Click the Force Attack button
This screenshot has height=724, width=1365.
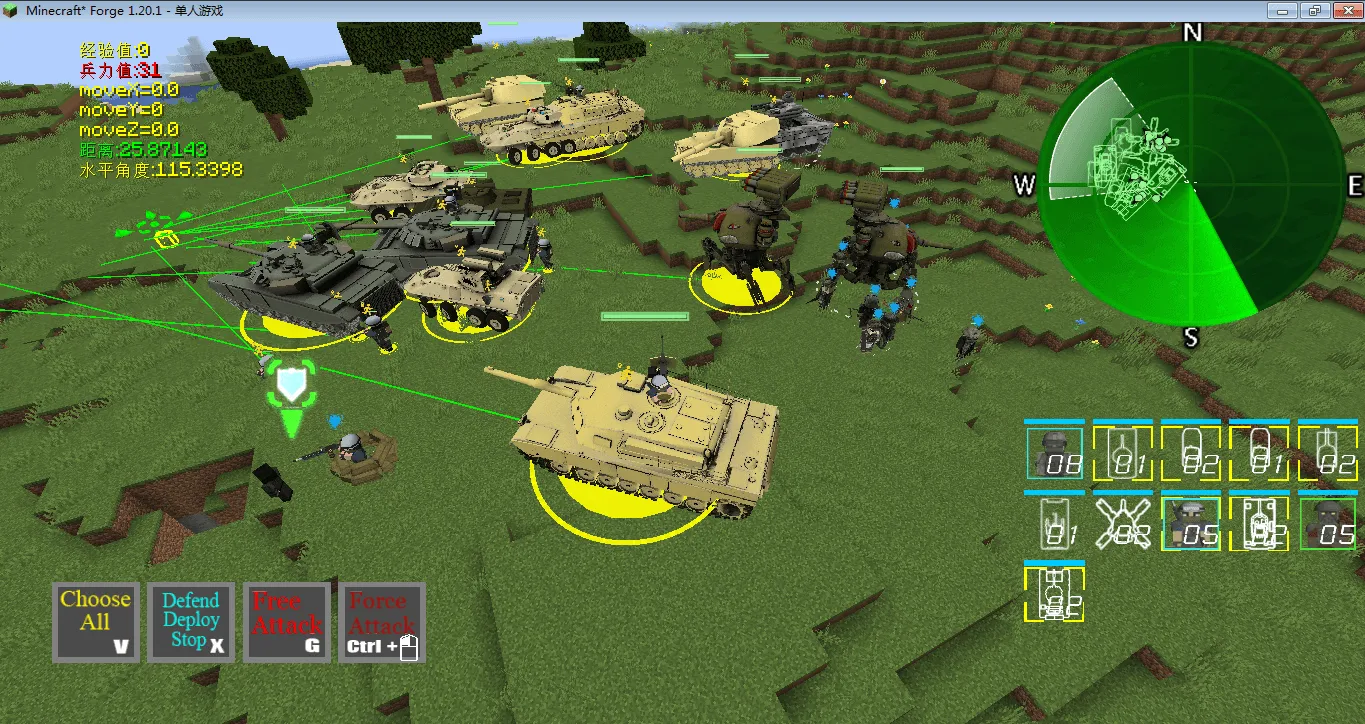coord(382,622)
